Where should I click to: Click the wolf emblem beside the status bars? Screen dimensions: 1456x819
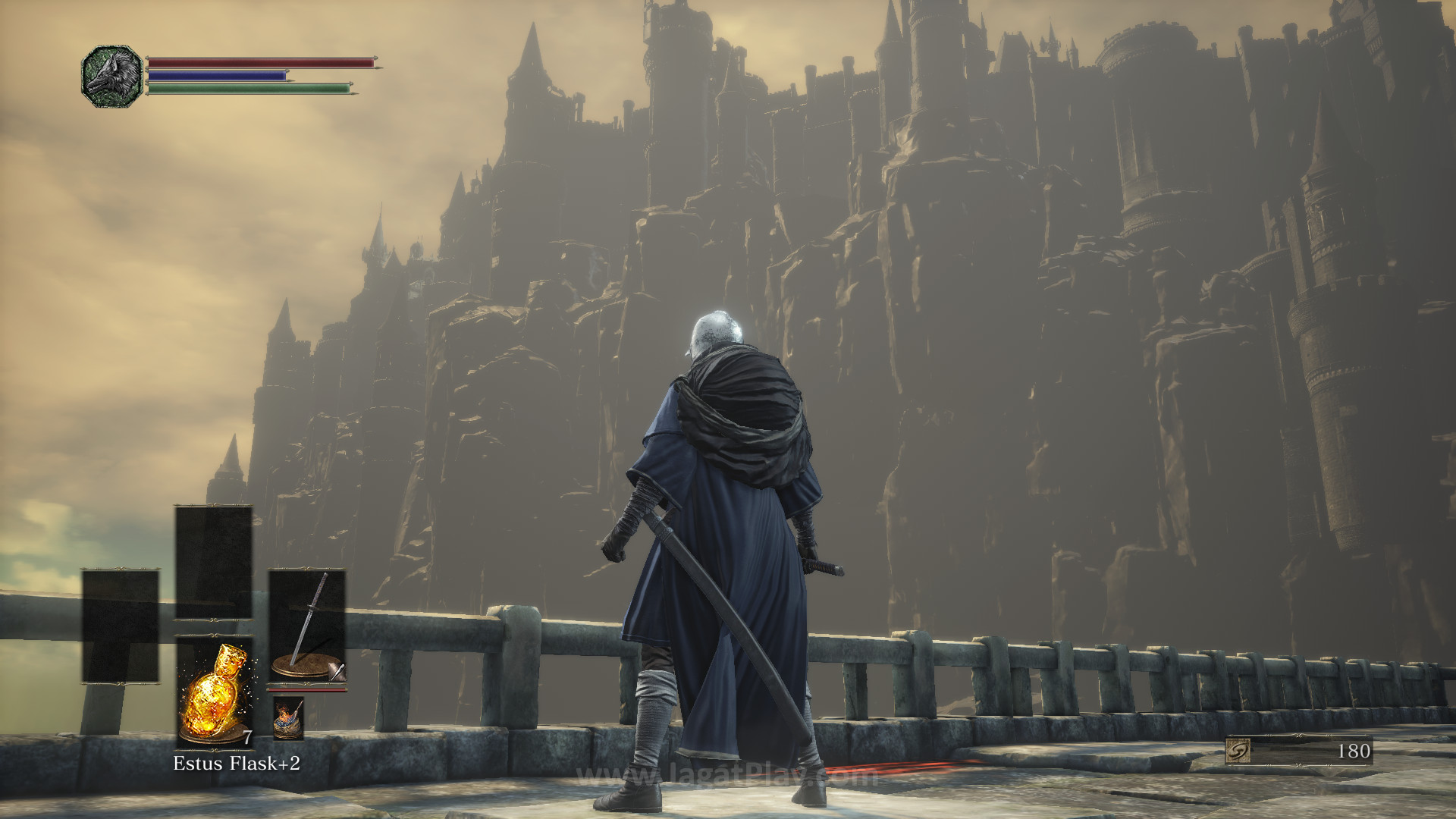point(111,76)
